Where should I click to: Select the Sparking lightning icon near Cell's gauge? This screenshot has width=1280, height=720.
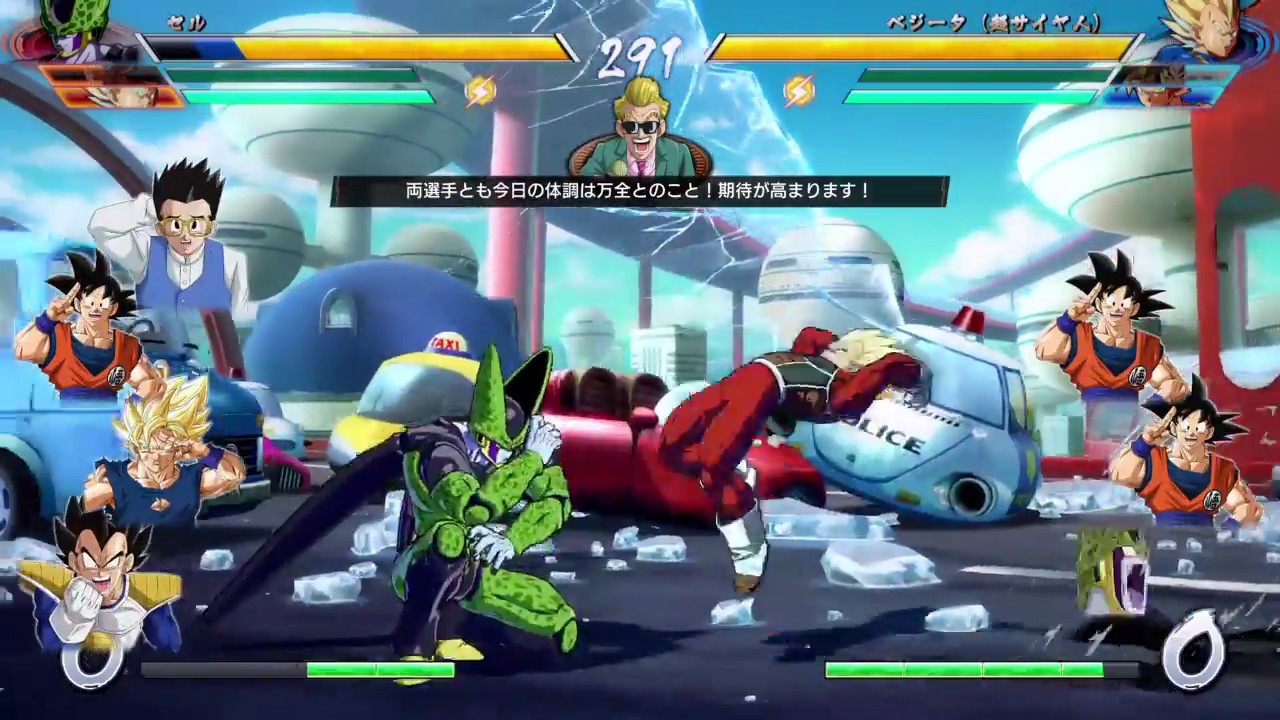point(480,90)
